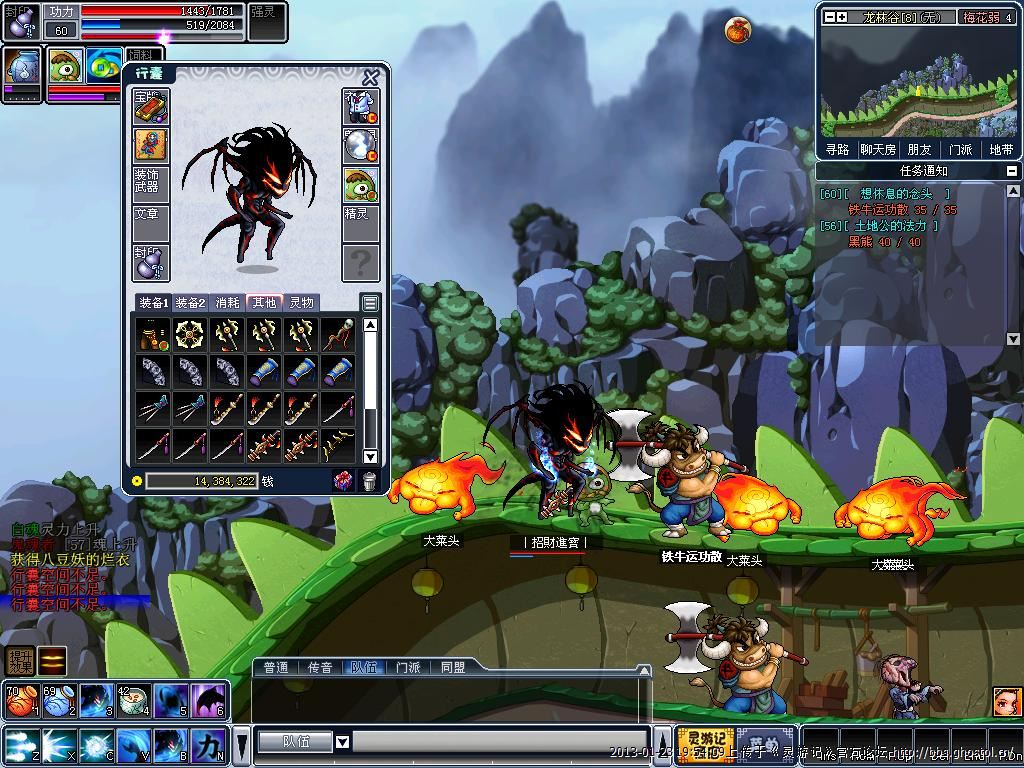
Task: Open the gift box icon beside the trash
Action: point(343,481)
